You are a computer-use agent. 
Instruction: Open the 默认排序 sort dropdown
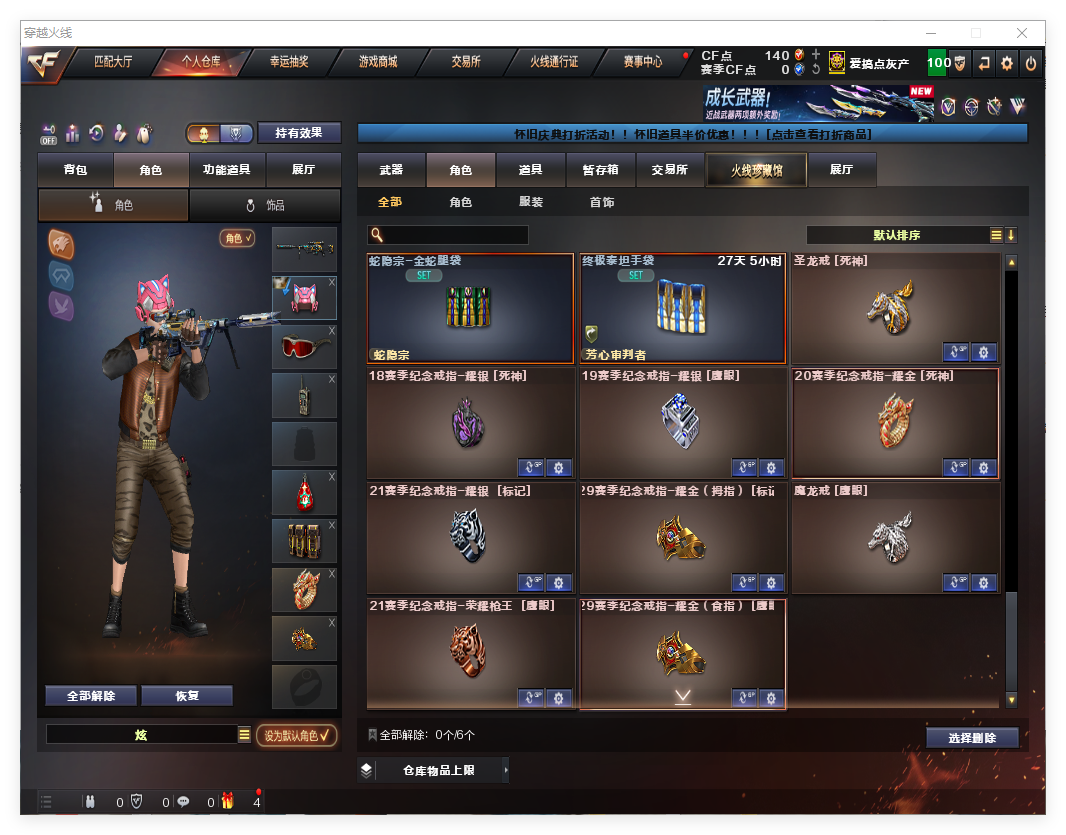coord(896,235)
